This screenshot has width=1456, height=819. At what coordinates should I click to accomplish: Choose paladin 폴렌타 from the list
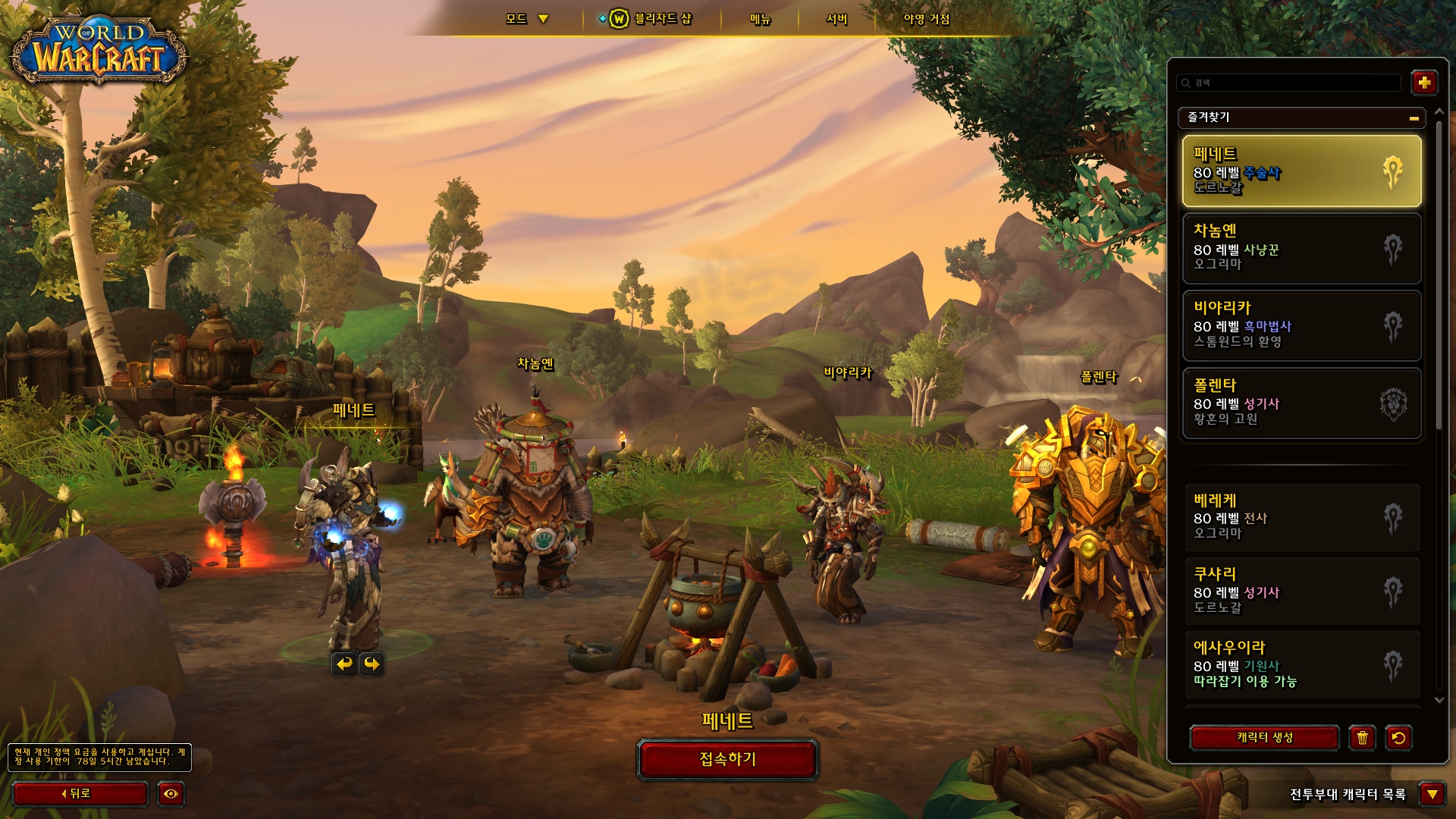tap(1301, 403)
